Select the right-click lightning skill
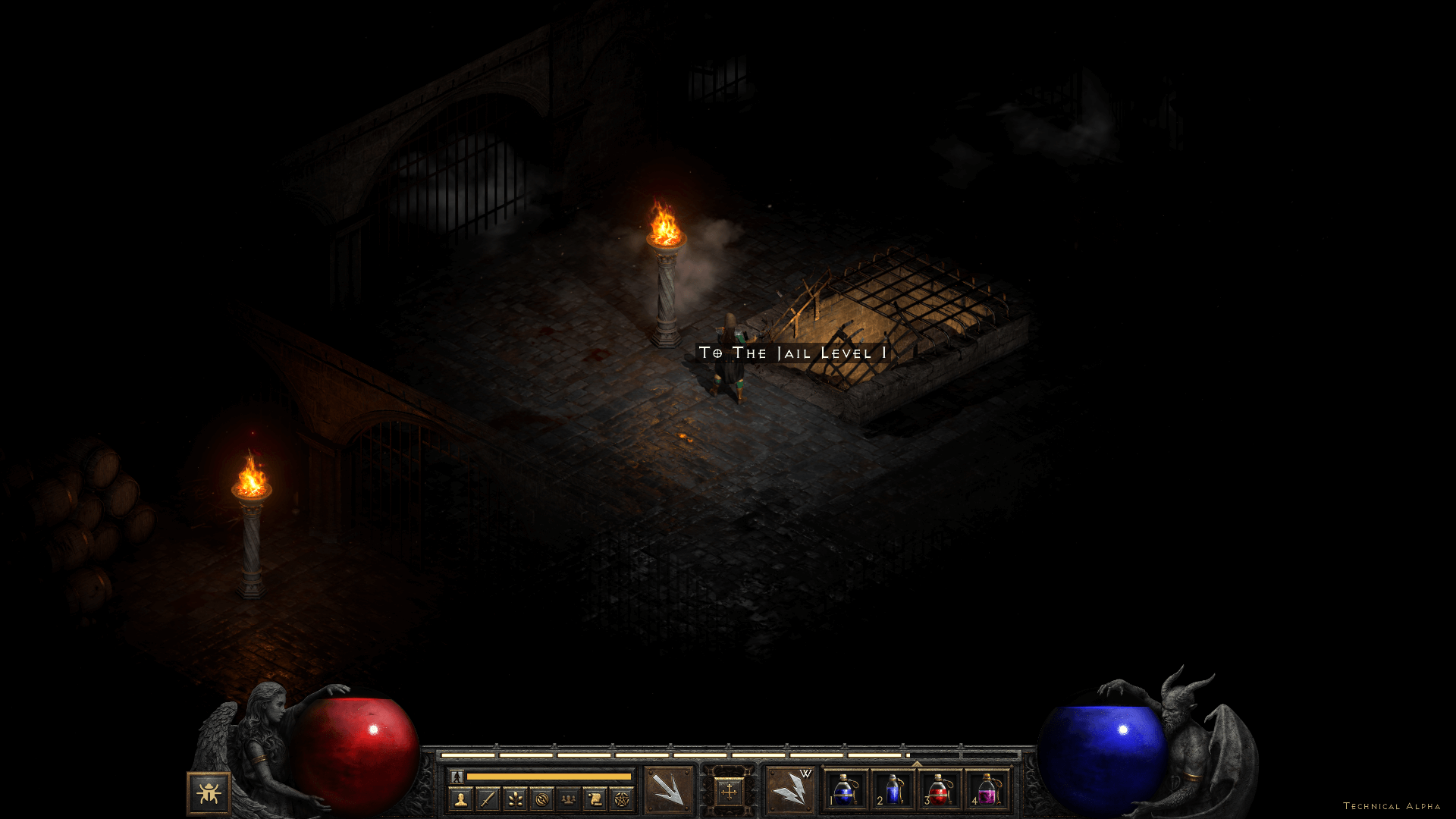 [x=789, y=790]
